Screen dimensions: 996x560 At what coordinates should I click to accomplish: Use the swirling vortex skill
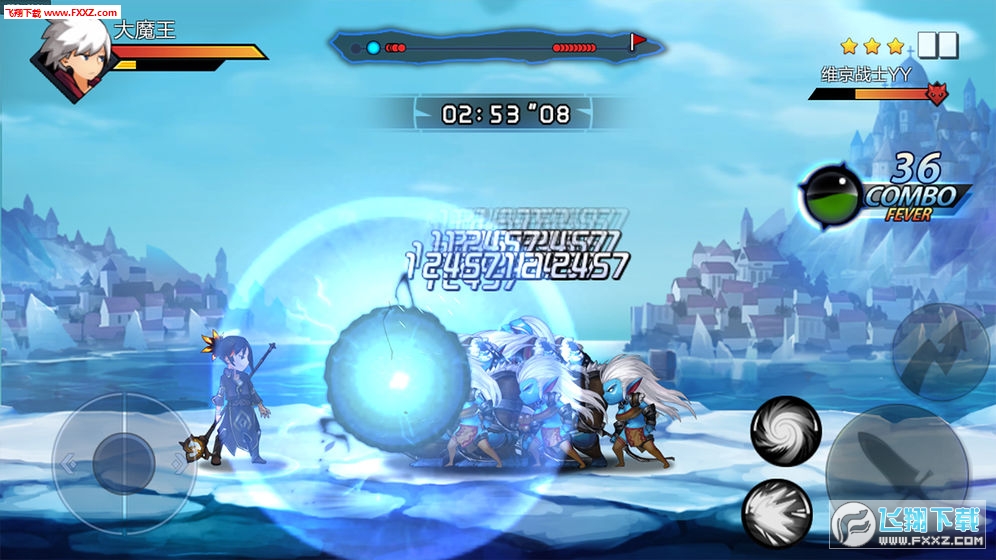(x=786, y=431)
